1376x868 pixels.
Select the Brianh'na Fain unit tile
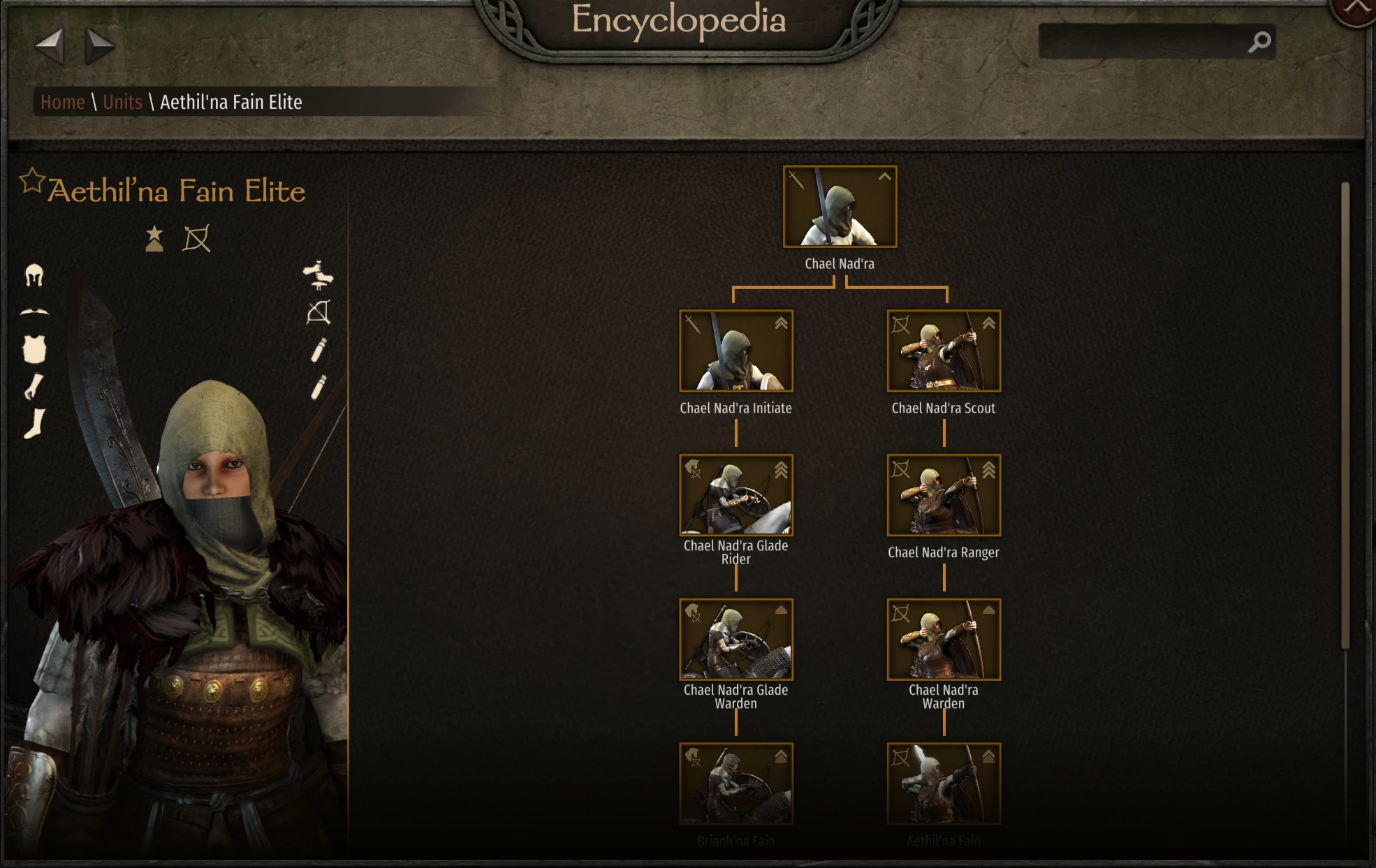[x=736, y=784]
